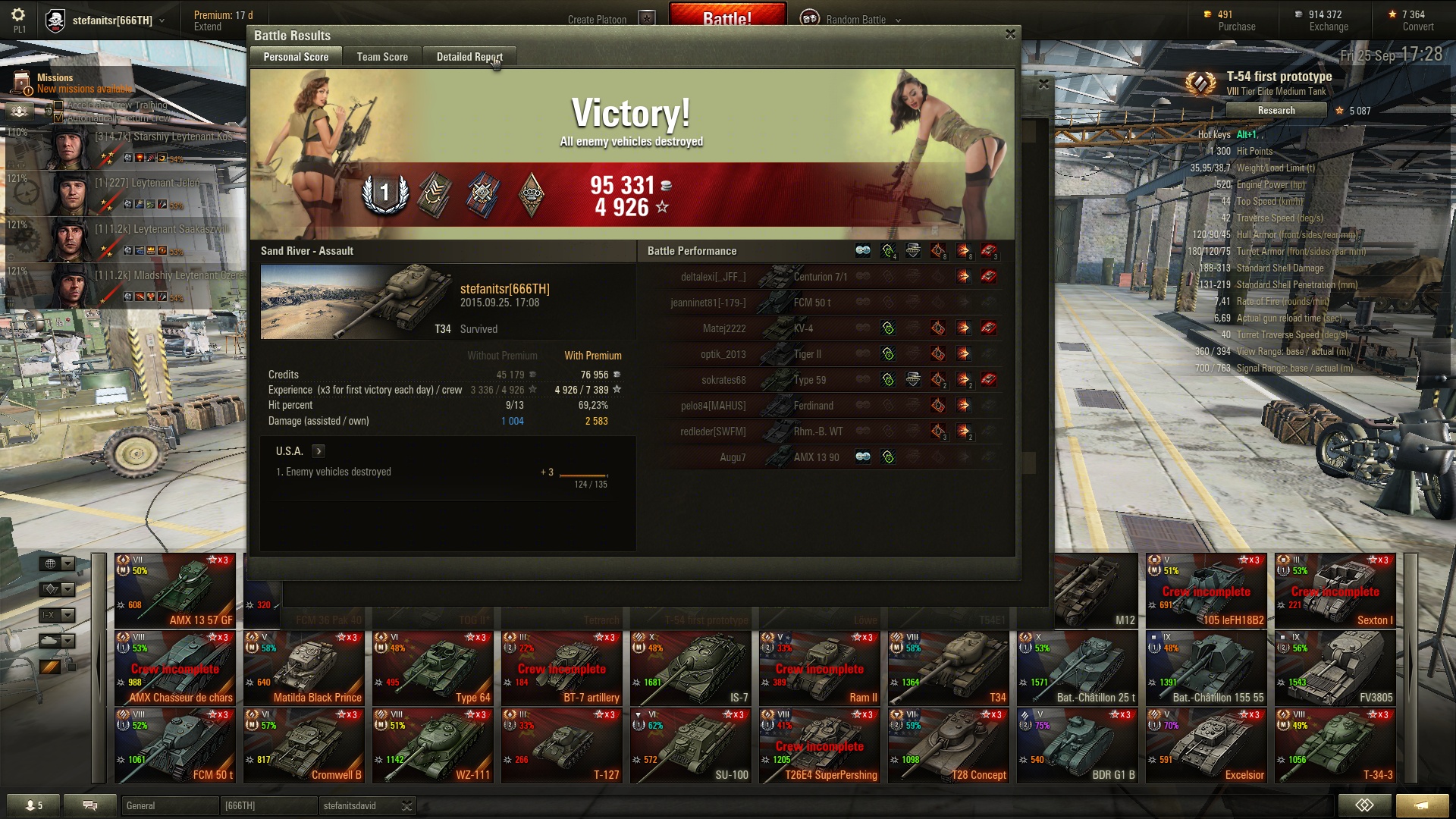Select the Personal Score tab
Viewport: 1456px width, 819px height.
point(296,57)
